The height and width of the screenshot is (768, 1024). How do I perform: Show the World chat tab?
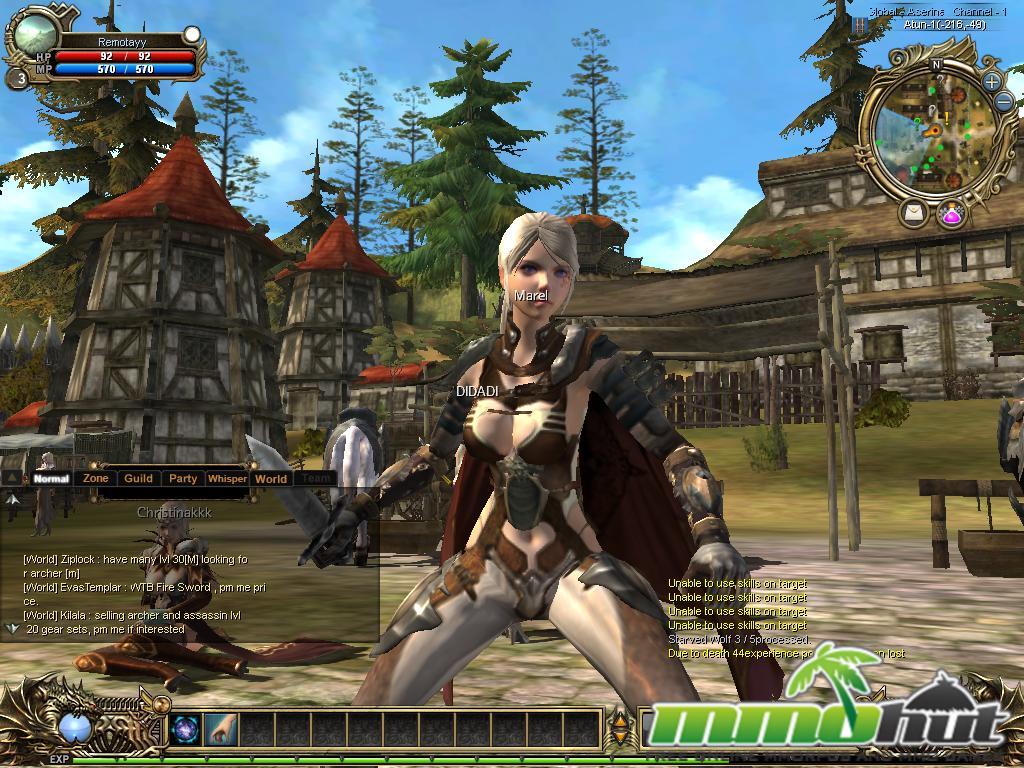coord(270,479)
